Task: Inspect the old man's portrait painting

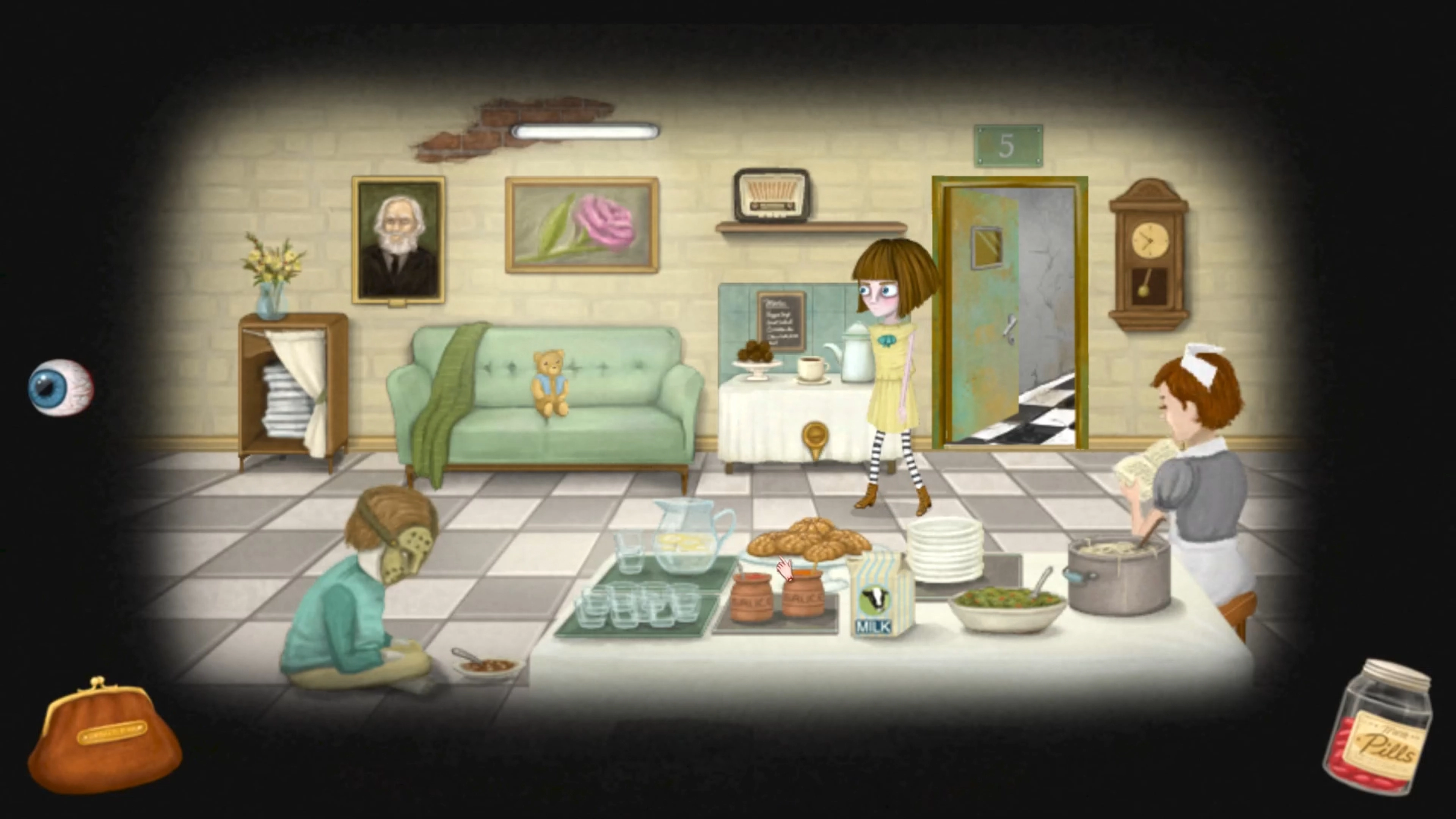Action: coord(399,237)
